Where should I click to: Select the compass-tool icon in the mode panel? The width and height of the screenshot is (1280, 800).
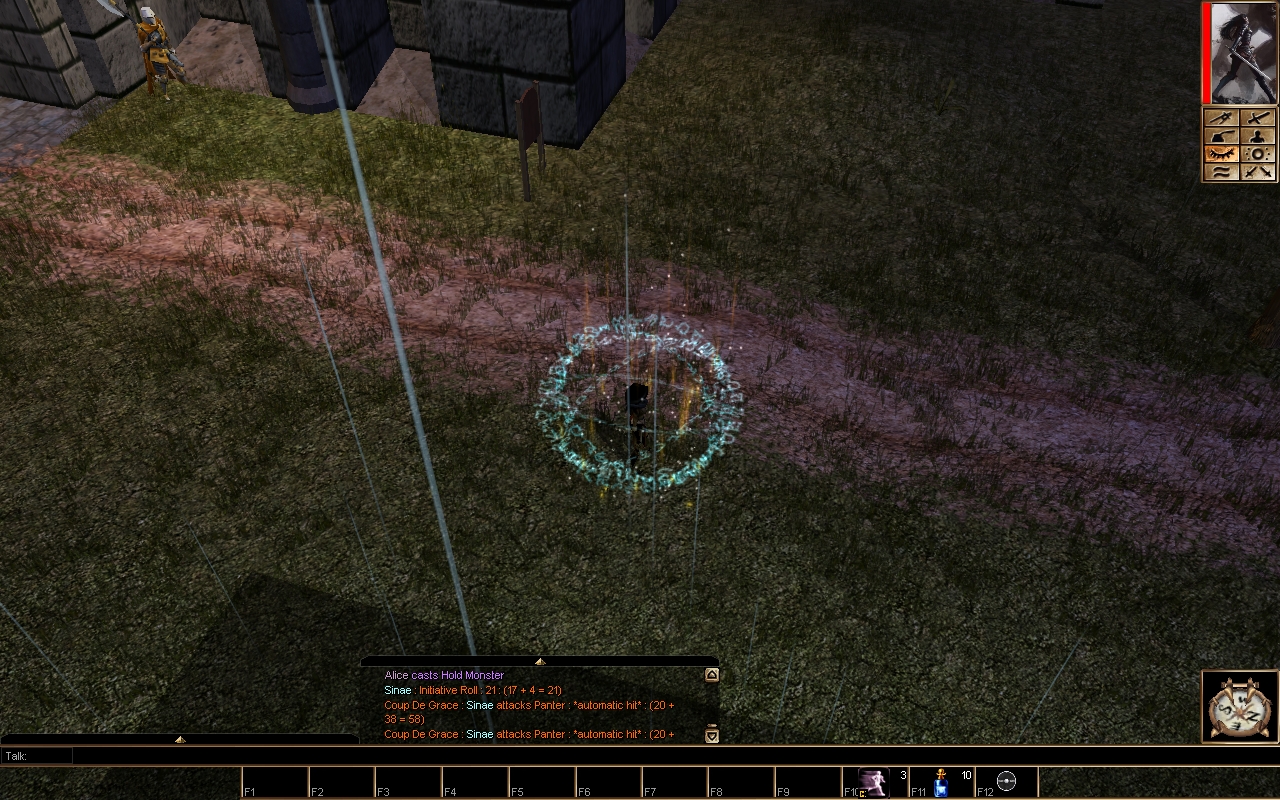point(1221,118)
